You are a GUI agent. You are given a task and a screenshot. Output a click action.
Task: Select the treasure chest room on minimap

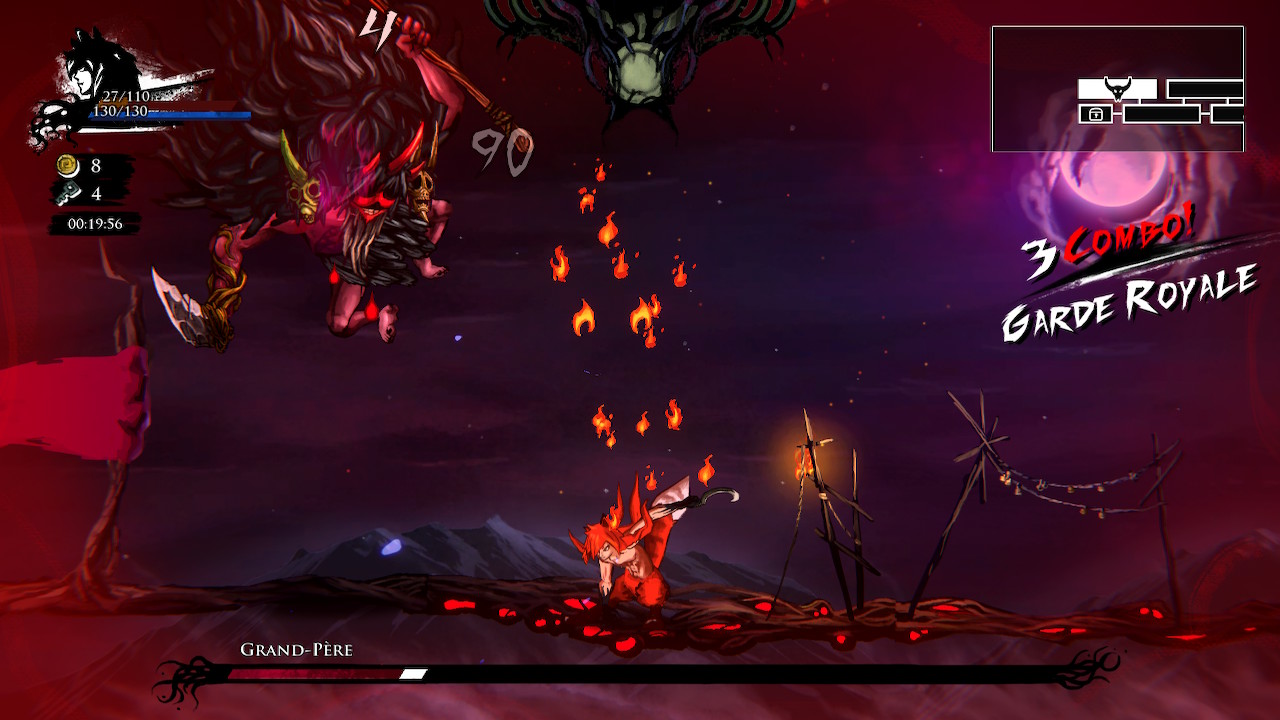[x=1096, y=114]
